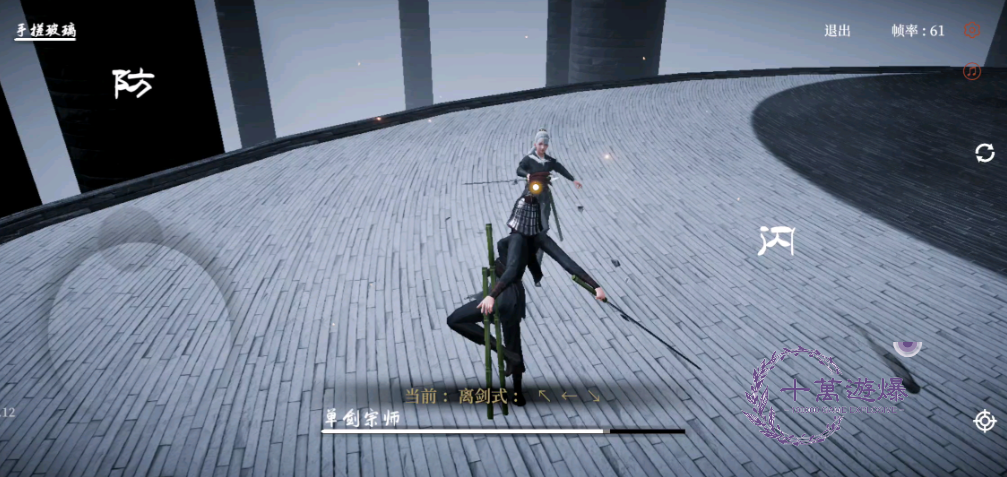1007x477 pixels.
Task: Activate the 闪 dodge button
Action: (777, 240)
